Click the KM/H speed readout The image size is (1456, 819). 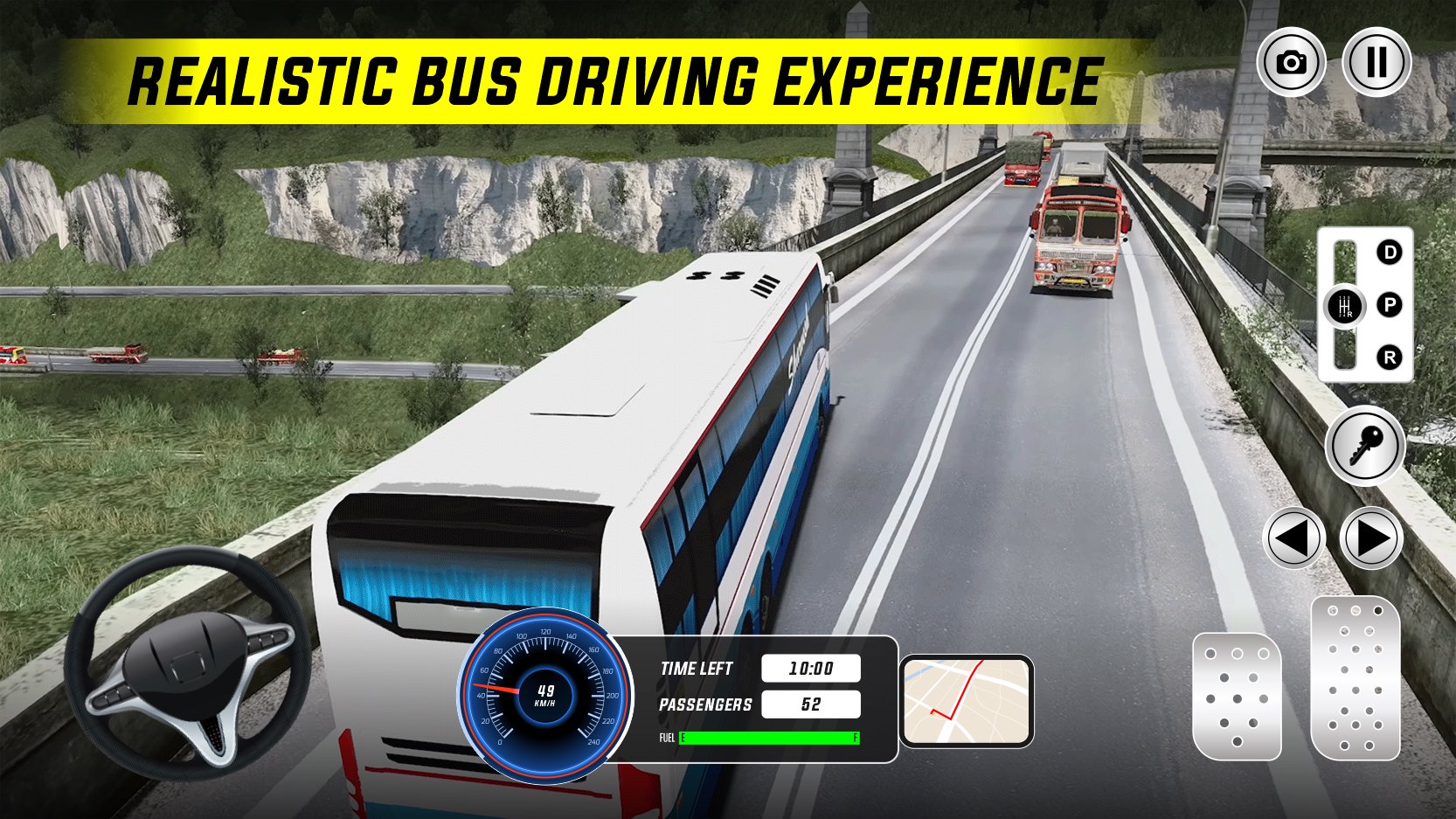(544, 695)
